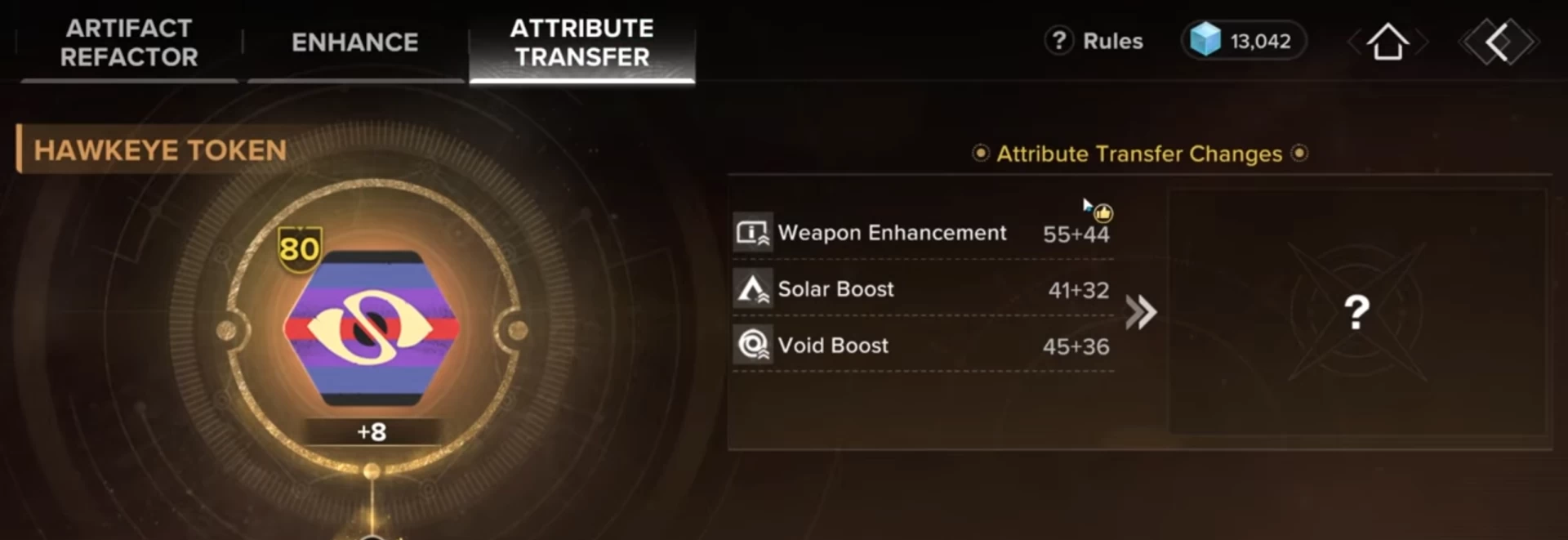This screenshot has width=1568, height=540.
Task: Switch to the Artifact Refactor tab
Action: click(129, 42)
